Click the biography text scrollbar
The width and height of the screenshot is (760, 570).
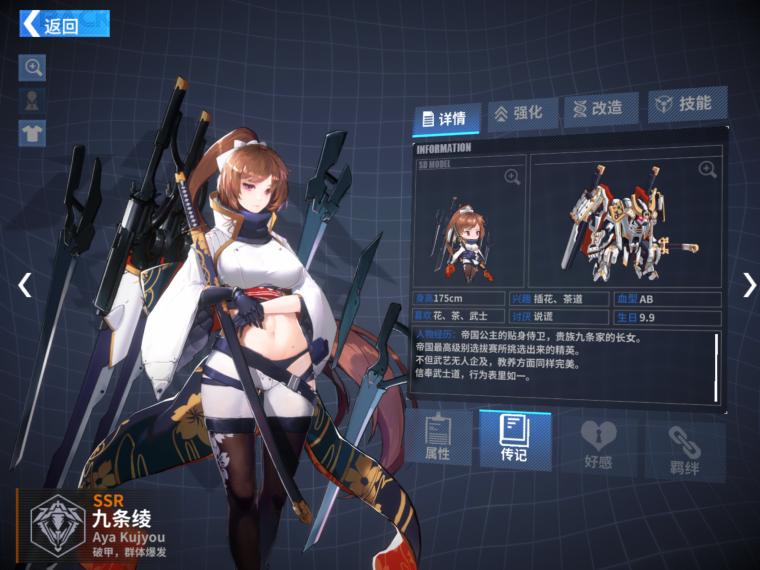[717, 365]
